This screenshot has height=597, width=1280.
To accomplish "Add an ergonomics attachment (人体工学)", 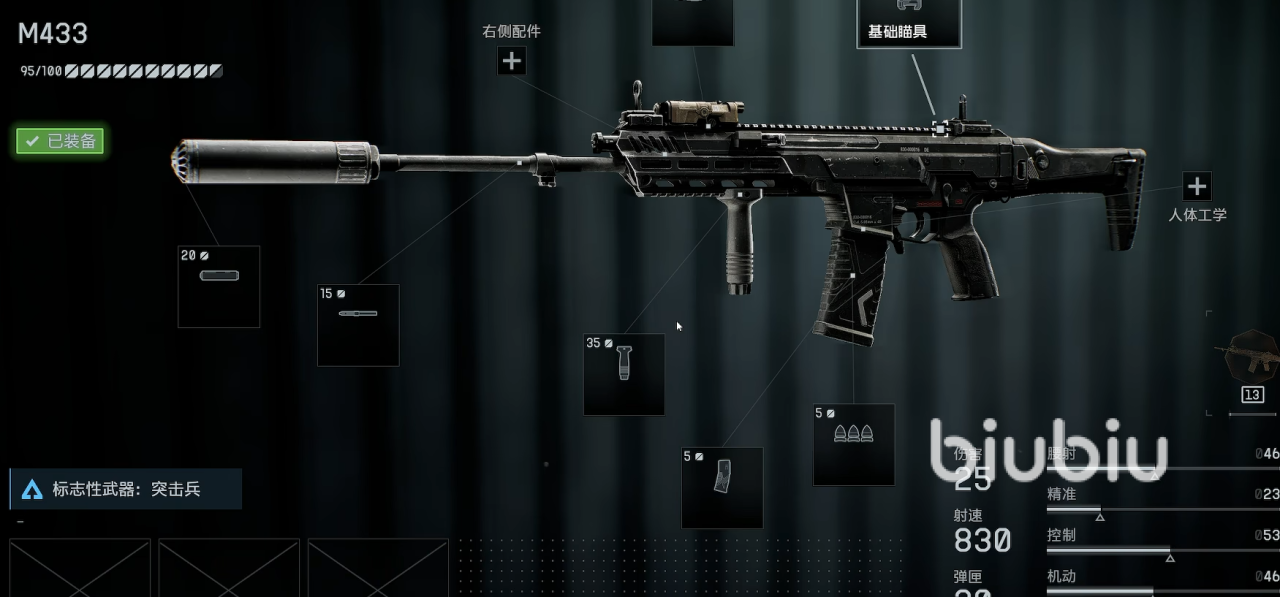I will click(1196, 187).
